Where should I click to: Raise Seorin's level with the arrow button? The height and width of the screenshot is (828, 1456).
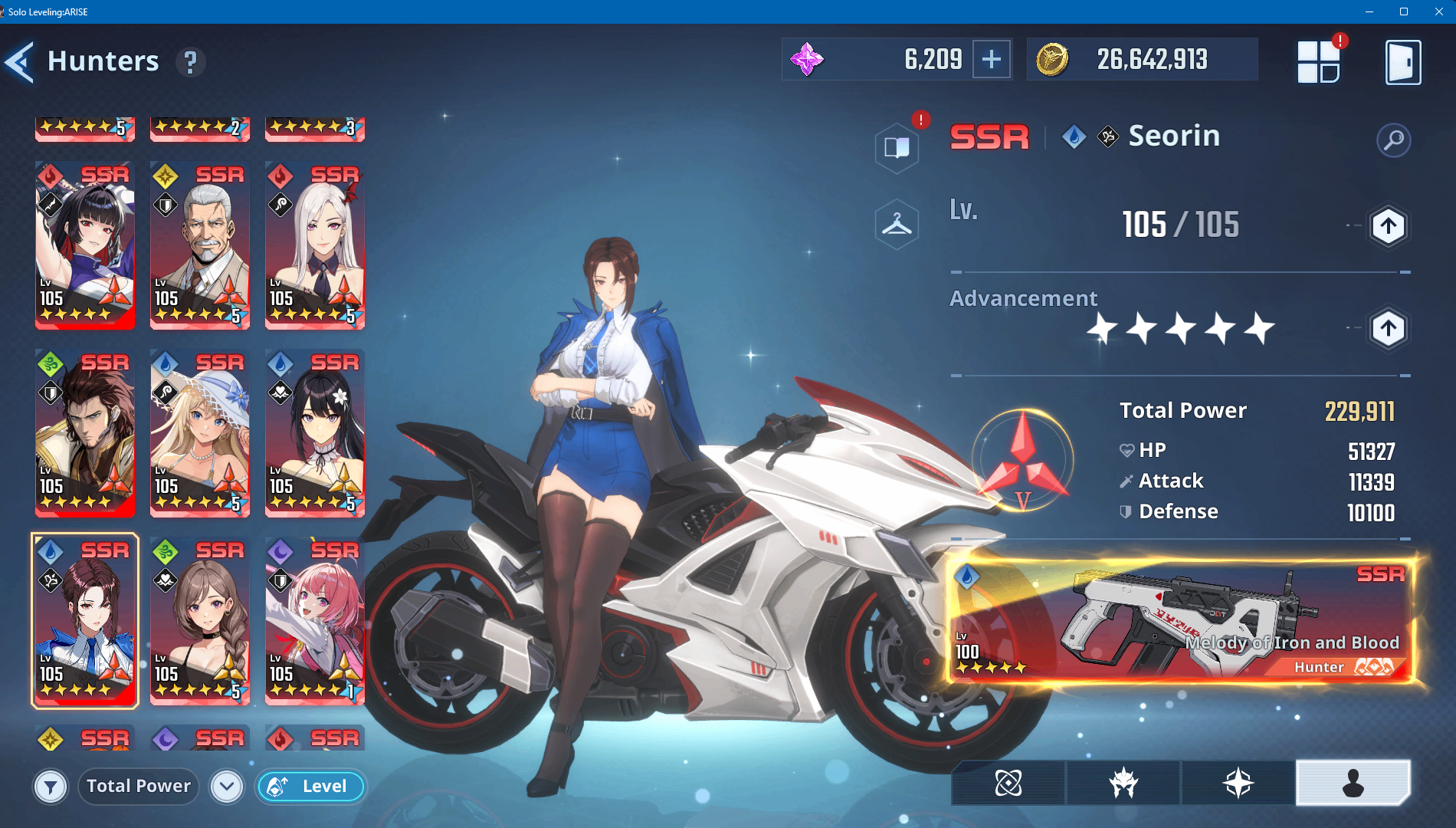1388,226
